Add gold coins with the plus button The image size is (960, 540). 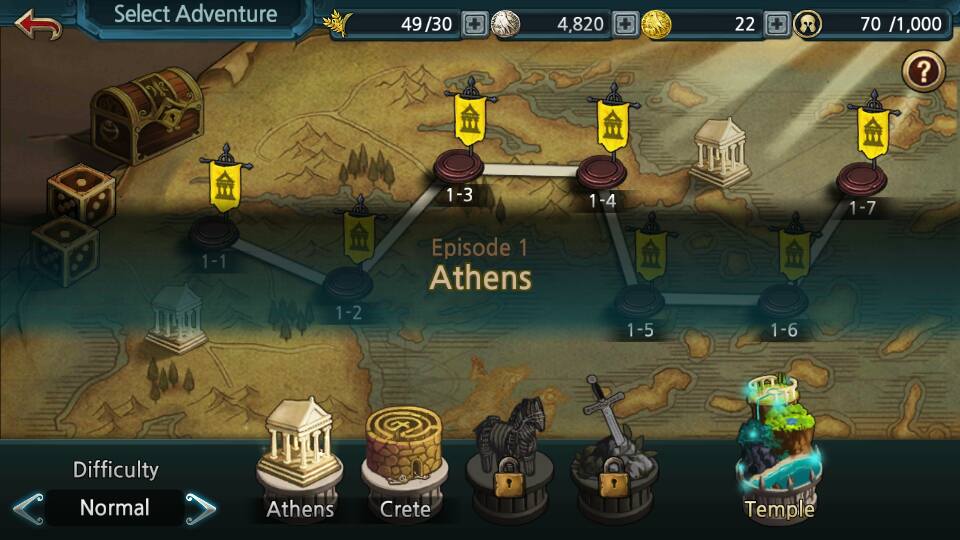pos(777,23)
